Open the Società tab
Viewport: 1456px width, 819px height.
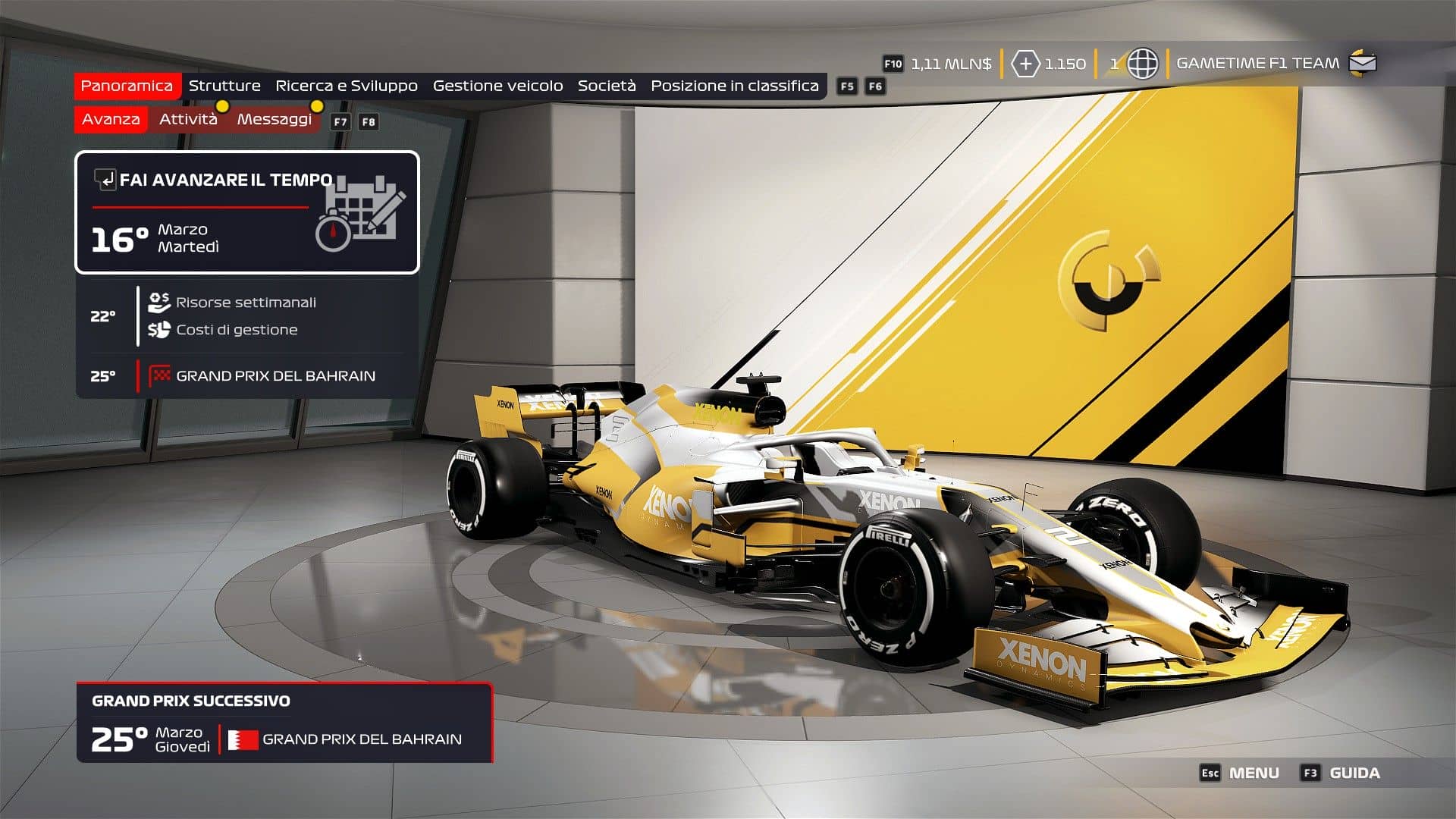607,86
